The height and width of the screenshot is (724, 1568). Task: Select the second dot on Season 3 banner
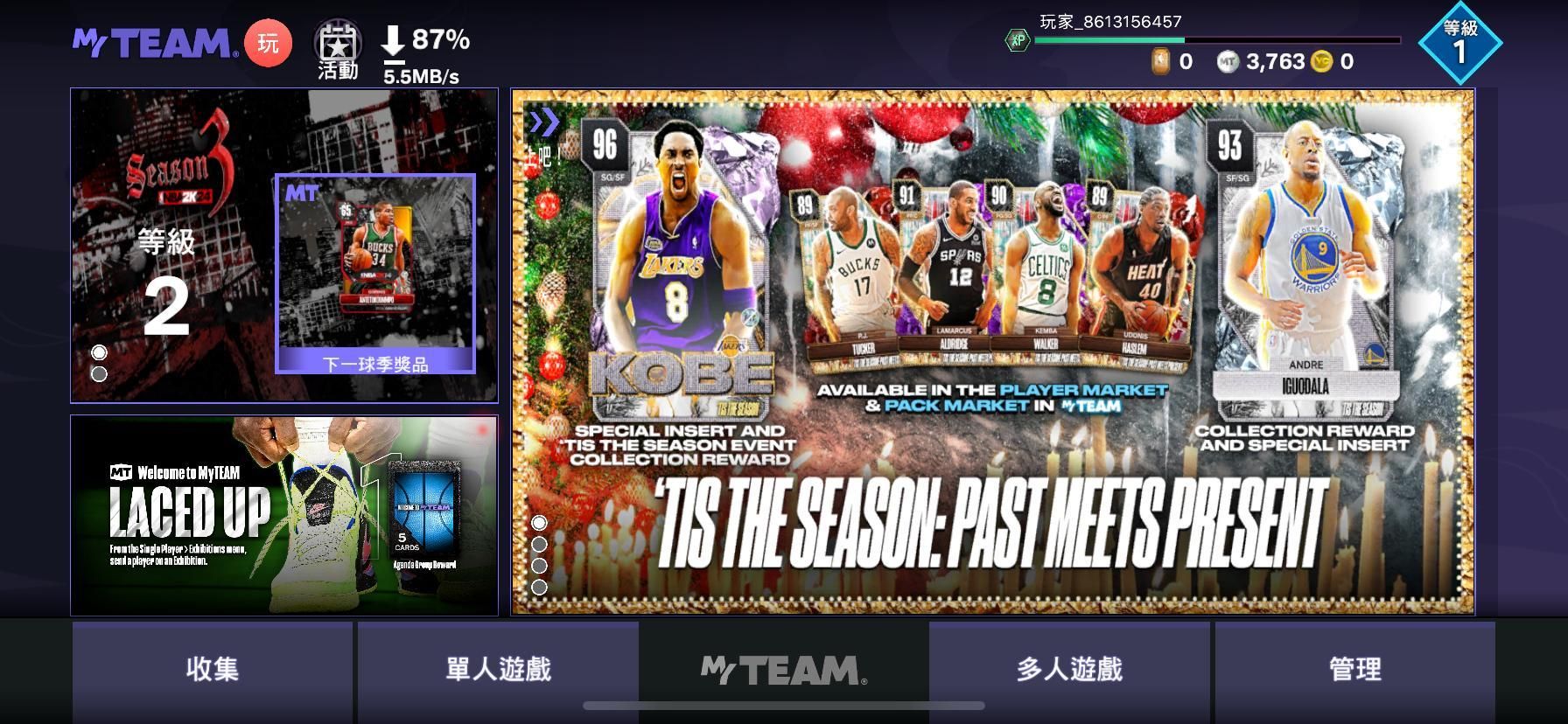(x=99, y=373)
